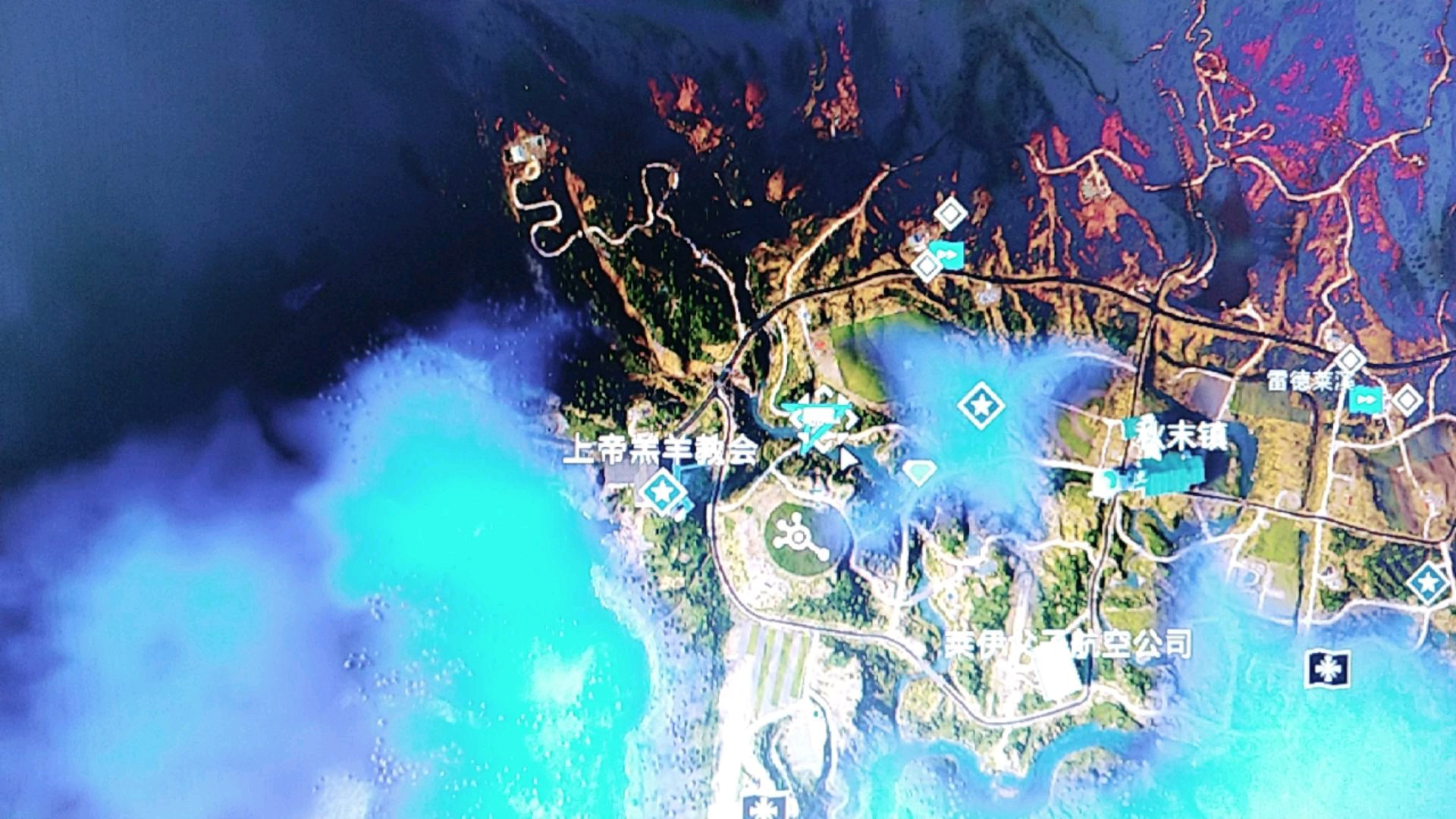Click the 莱伊父子航空公司 location label

1068,645
